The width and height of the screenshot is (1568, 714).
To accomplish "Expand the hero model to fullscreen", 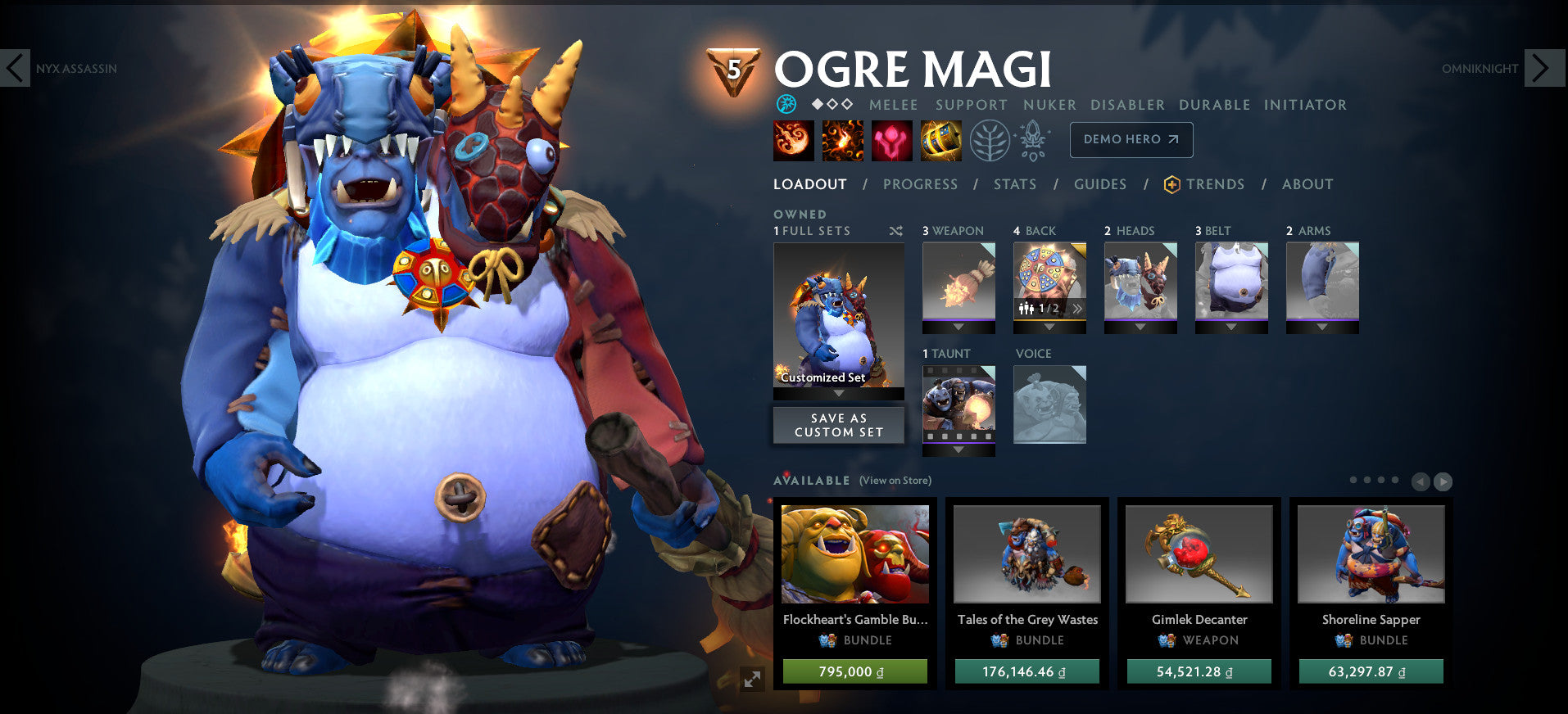I will [x=751, y=679].
